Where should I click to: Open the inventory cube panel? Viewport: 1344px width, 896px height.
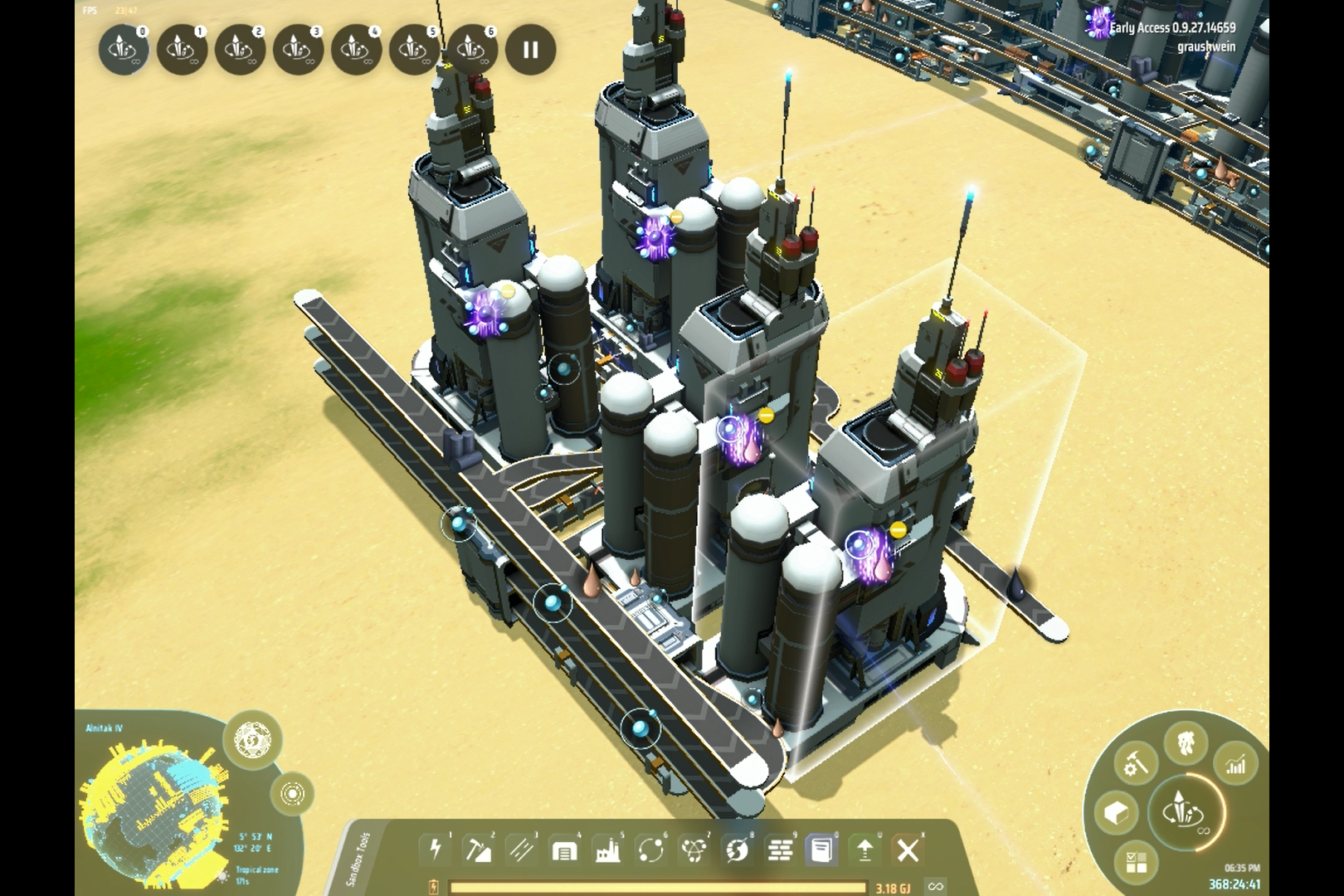[1116, 813]
